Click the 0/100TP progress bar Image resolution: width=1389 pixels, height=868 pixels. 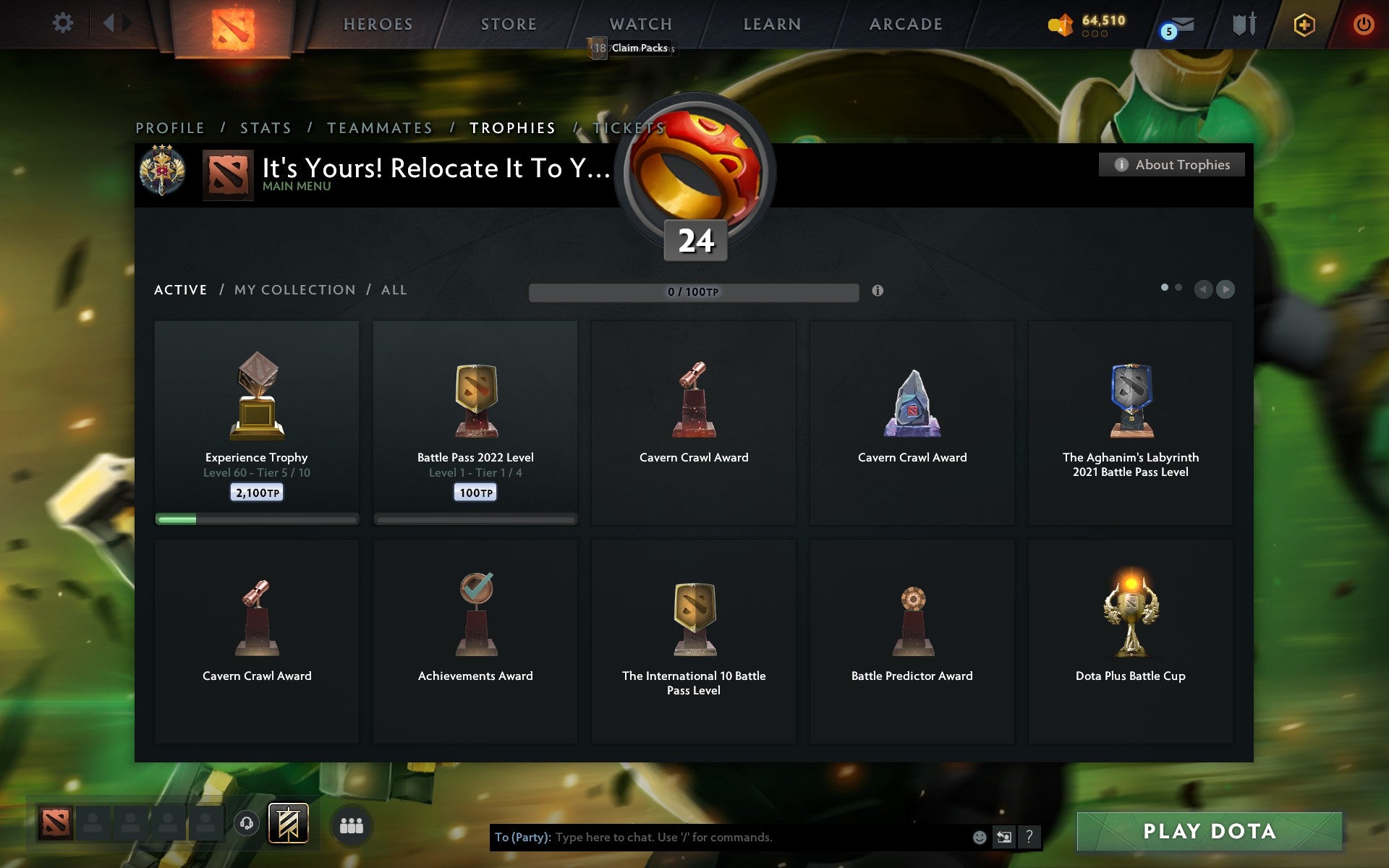coord(694,292)
